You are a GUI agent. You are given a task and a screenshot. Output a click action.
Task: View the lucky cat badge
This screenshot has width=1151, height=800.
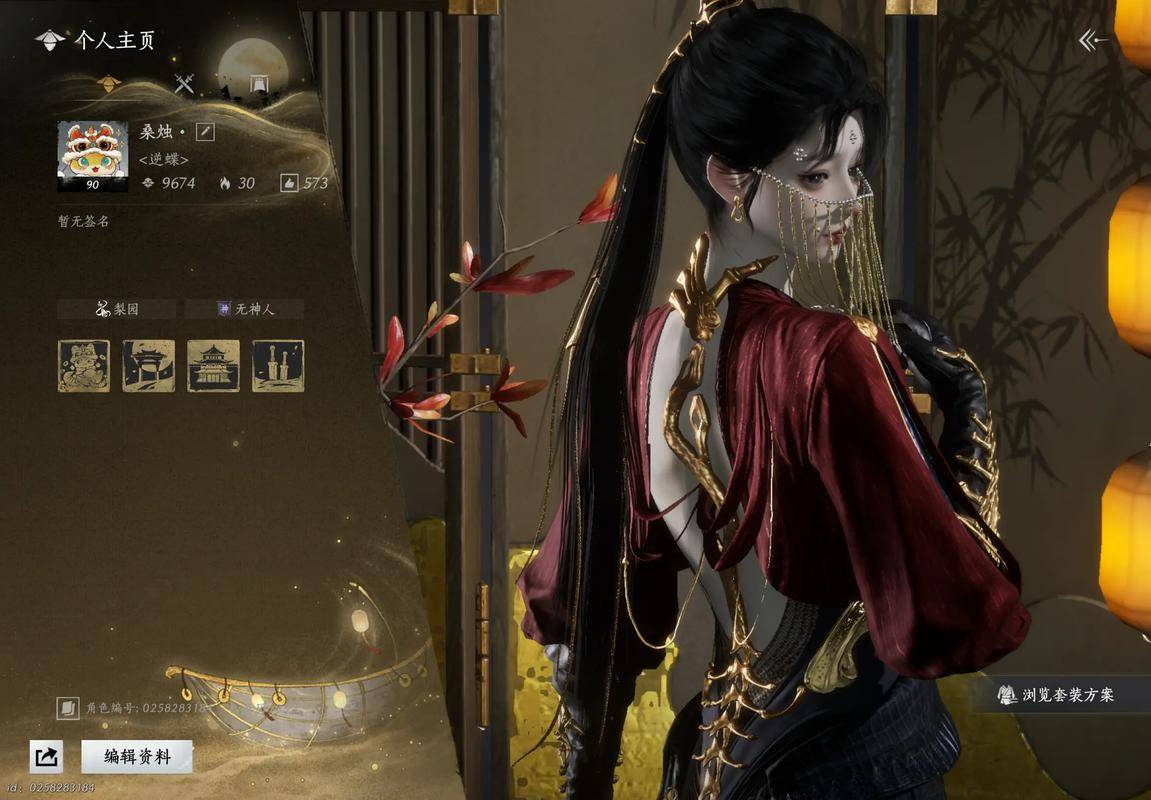click(84, 366)
